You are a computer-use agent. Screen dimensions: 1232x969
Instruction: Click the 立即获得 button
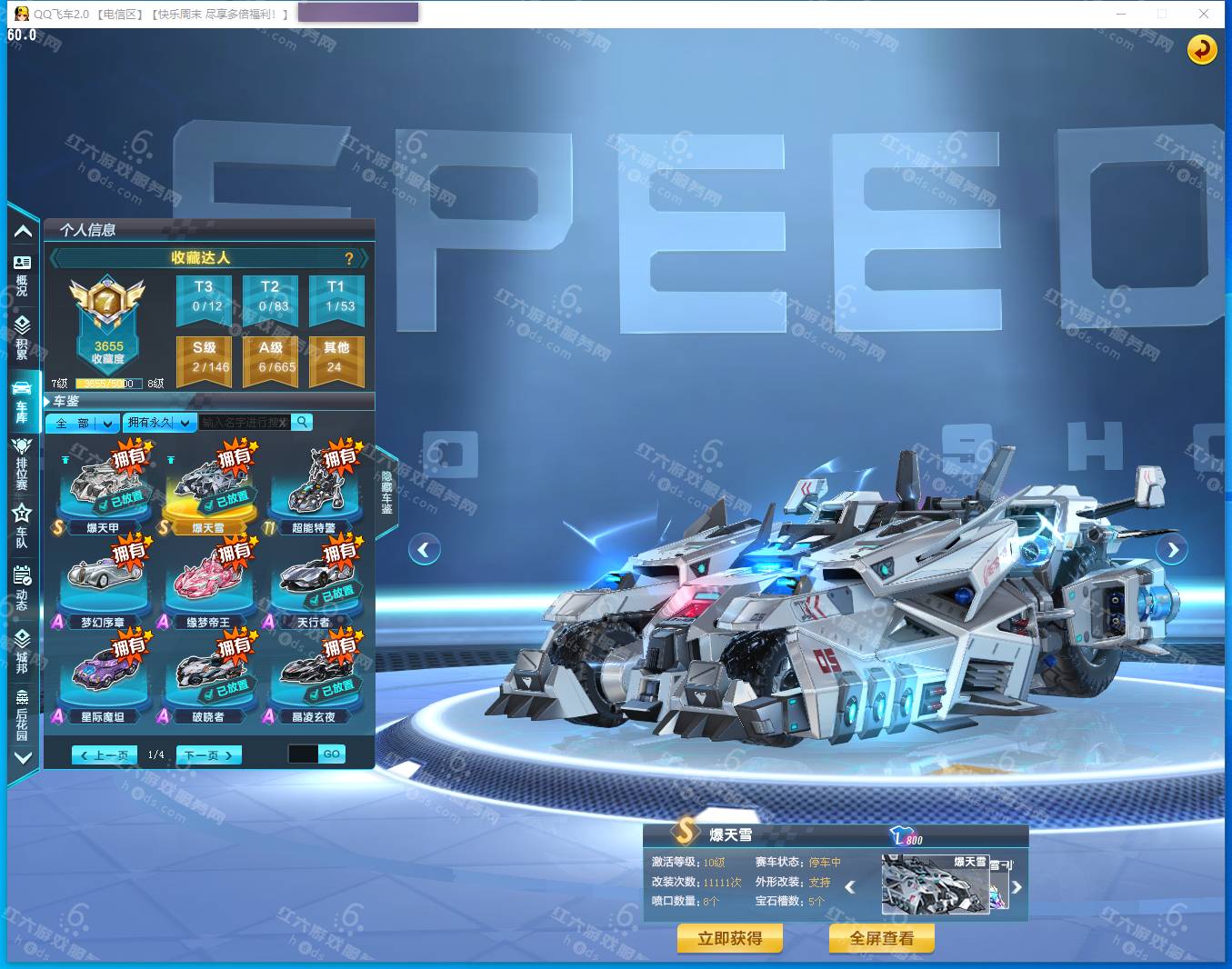click(x=729, y=938)
